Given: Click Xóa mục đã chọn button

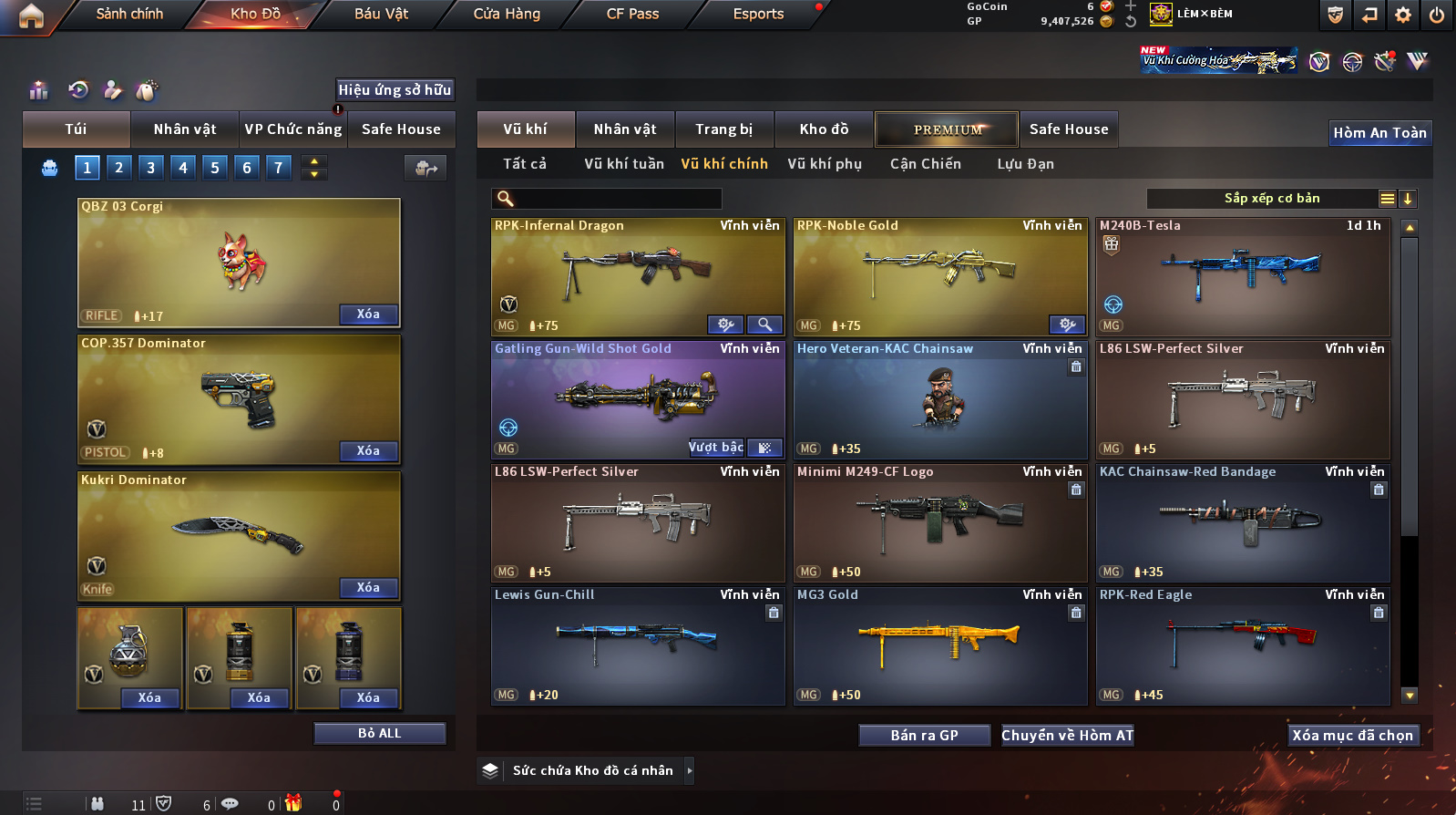Looking at the screenshot, I should pyautogui.click(x=1353, y=736).
